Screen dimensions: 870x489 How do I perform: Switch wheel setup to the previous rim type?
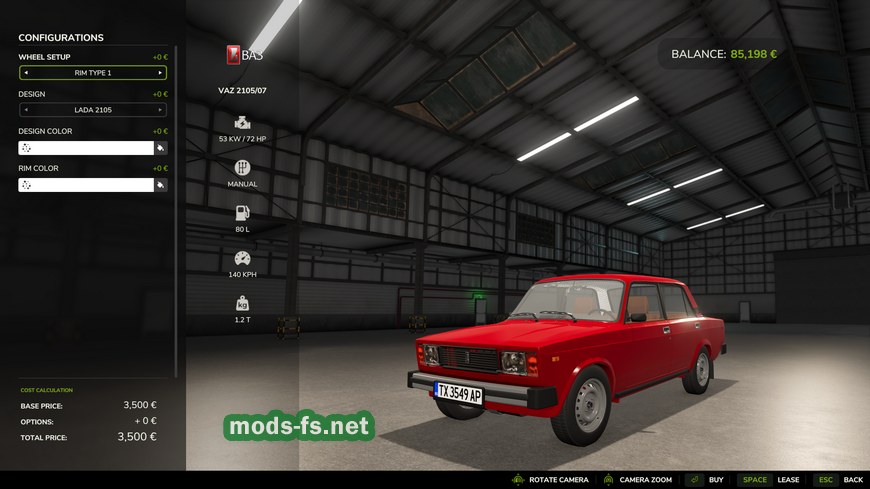click(x=26, y=73)
